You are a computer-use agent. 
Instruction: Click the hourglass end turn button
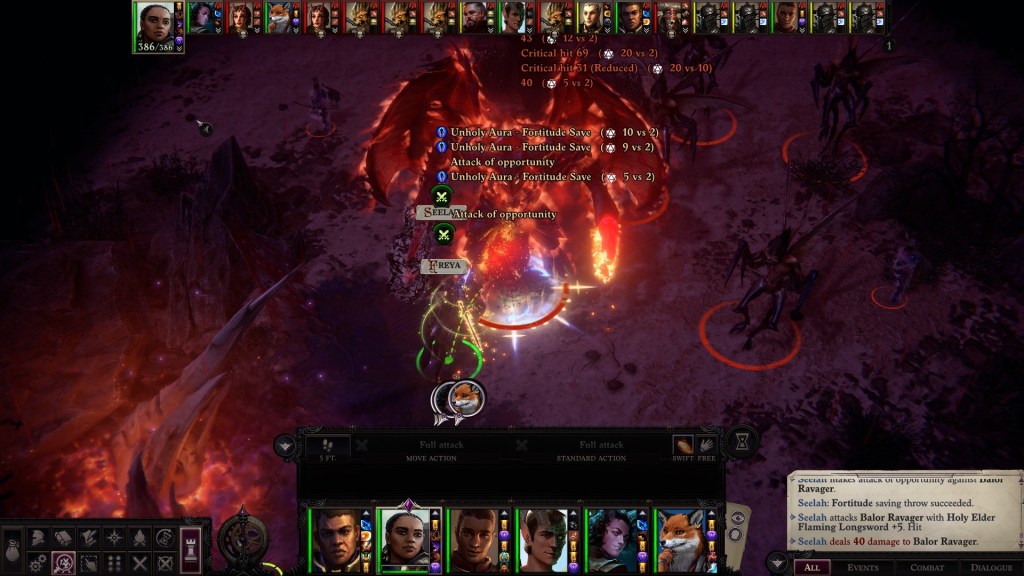pyautogui.click(x=741, y=442)
